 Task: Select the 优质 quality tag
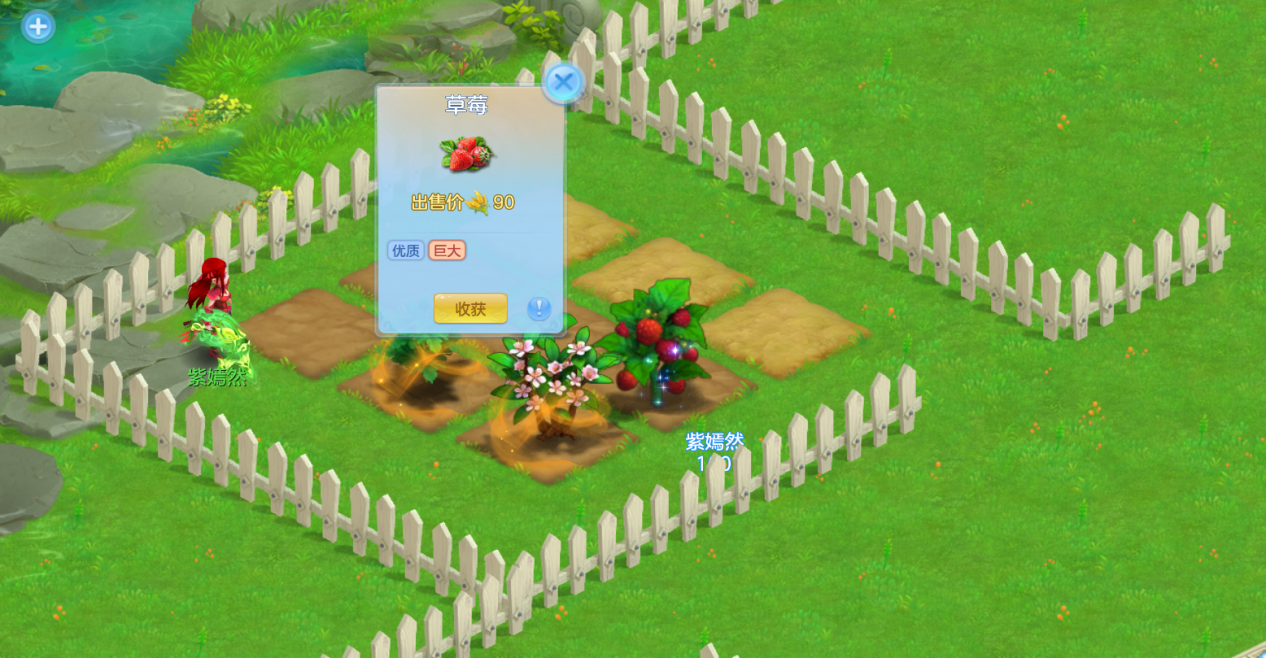tap(406, 250)
